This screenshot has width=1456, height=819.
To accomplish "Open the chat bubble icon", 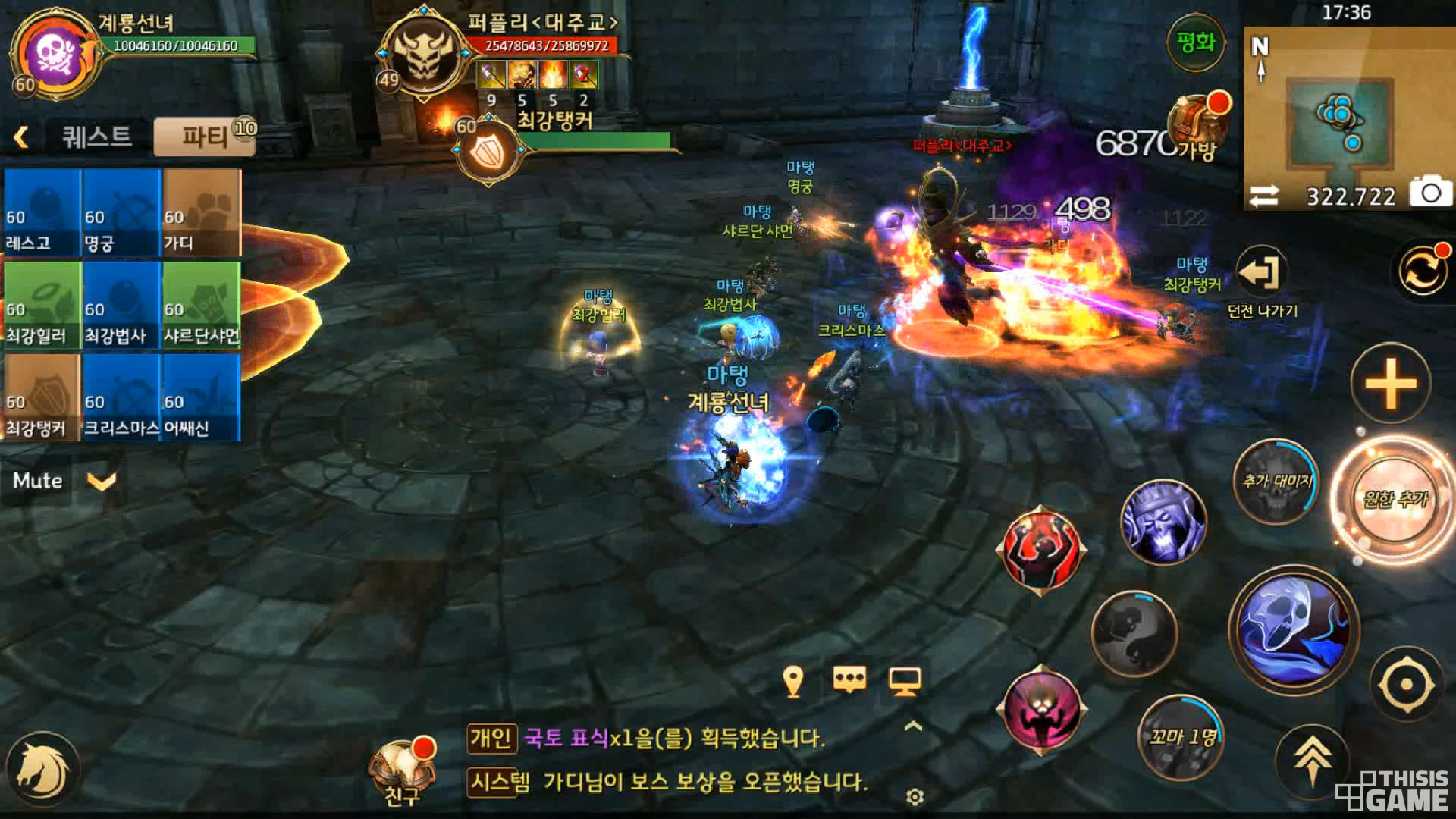I will [849, 679].
